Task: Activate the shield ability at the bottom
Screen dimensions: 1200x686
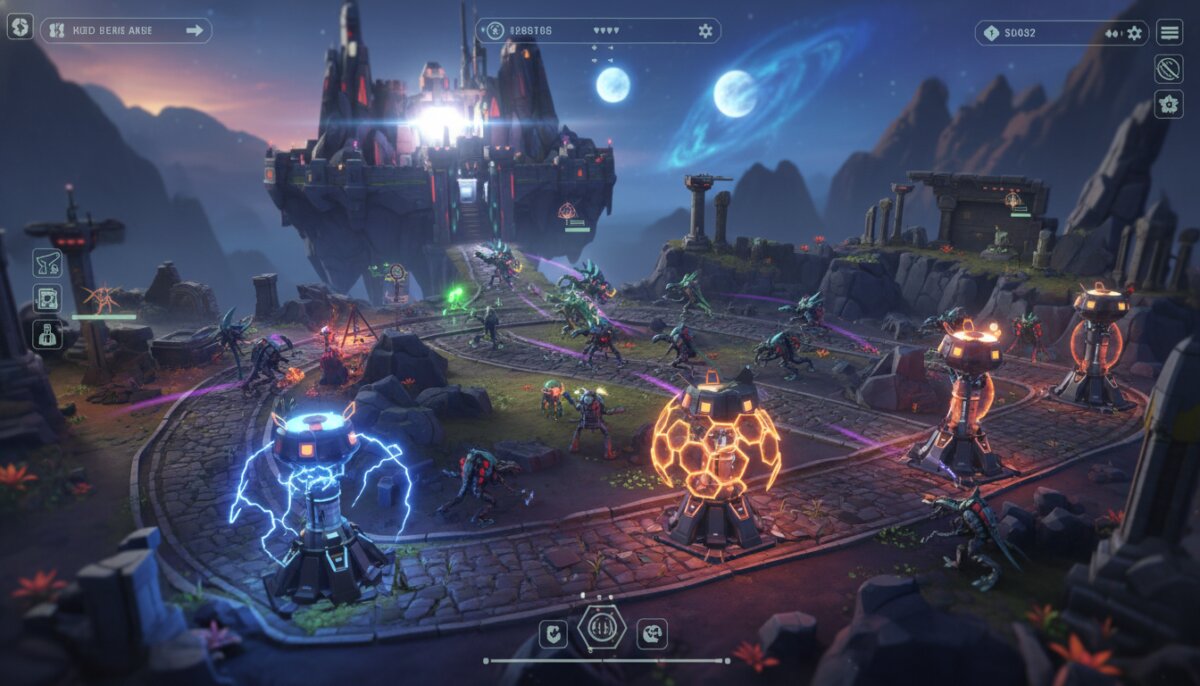Action: [x=553, y=633]
